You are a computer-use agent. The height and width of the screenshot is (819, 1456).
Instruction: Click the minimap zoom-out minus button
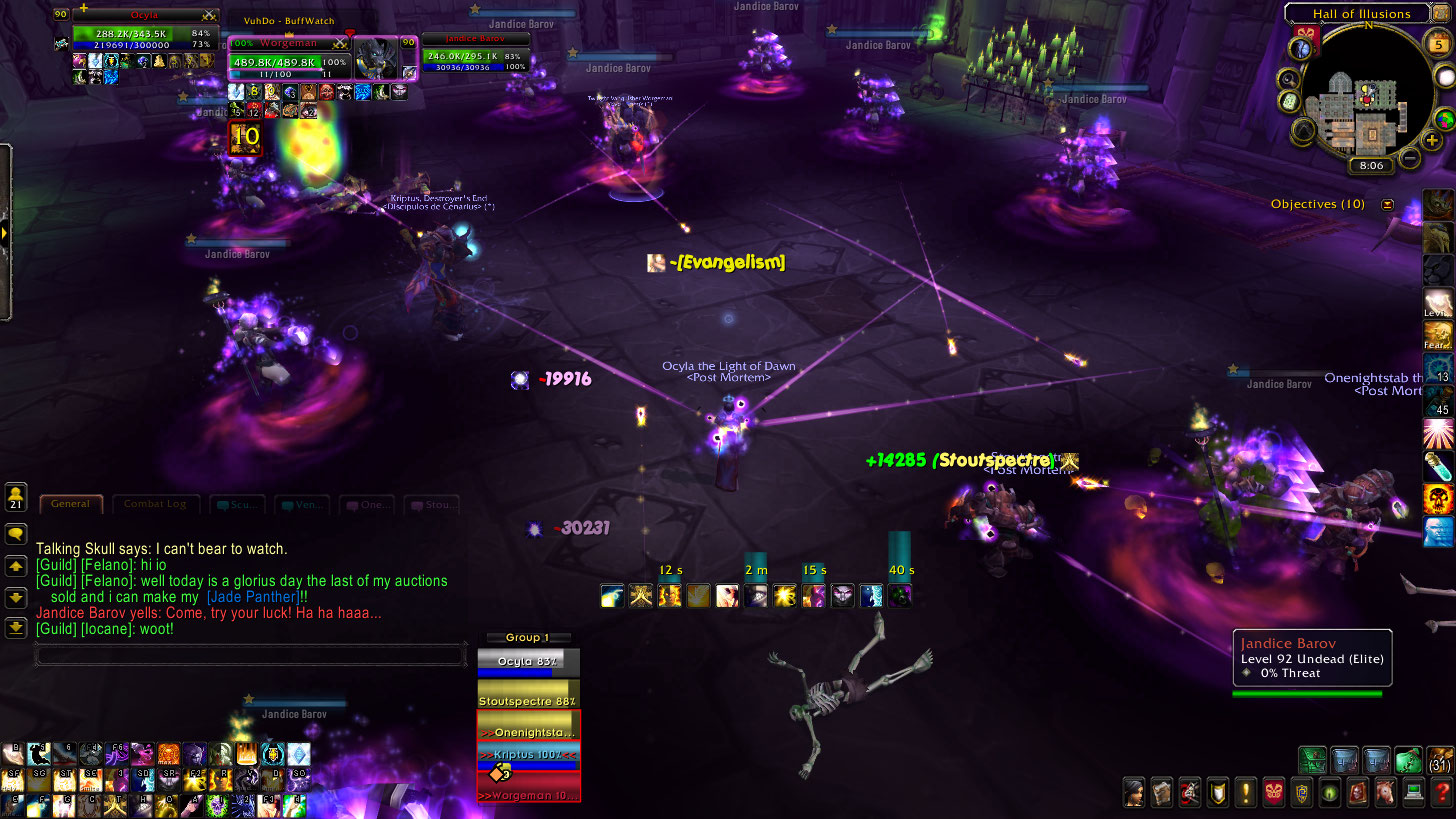1409,157
